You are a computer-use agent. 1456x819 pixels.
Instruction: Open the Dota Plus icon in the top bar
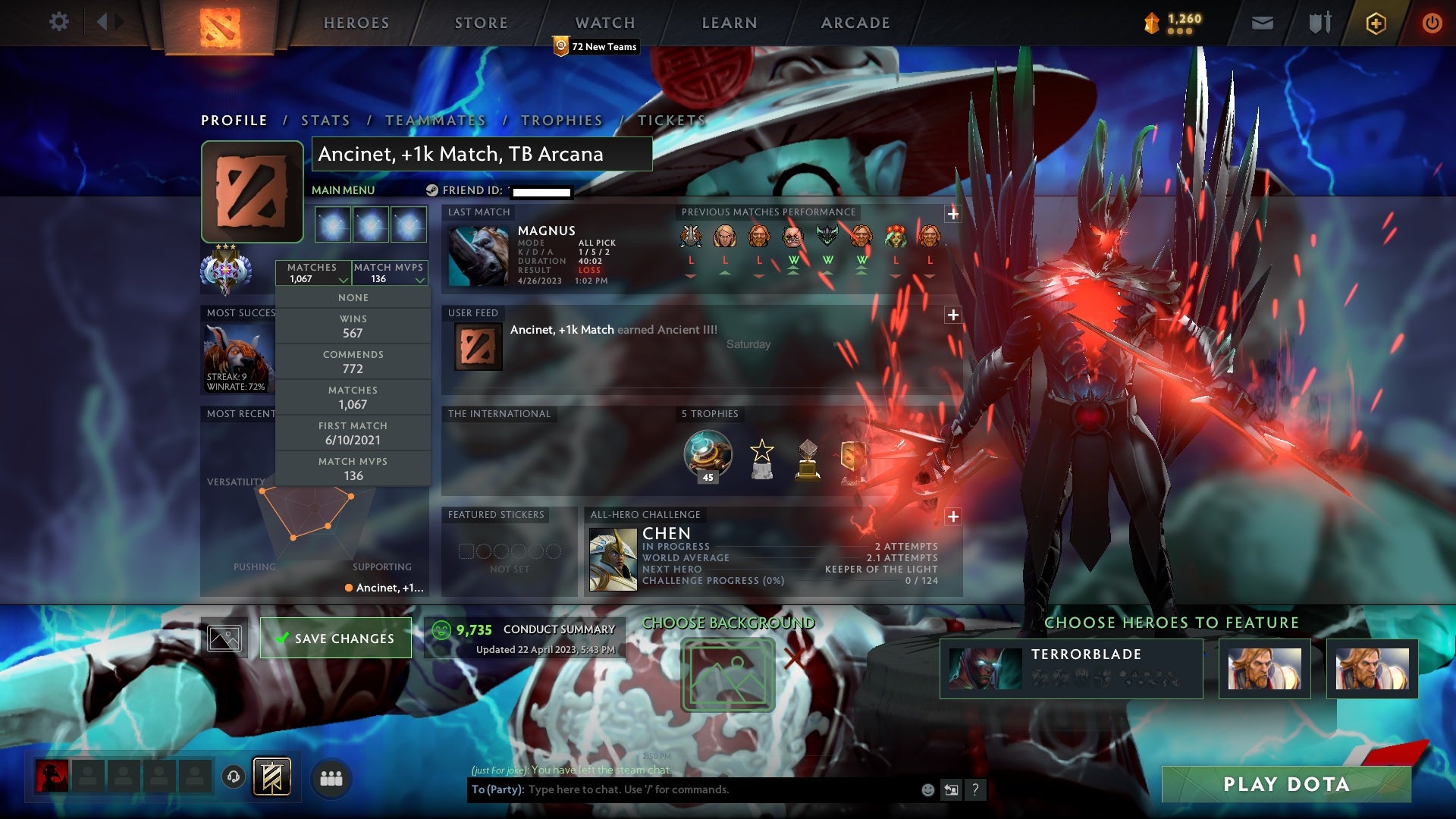tap(1375, 23)
